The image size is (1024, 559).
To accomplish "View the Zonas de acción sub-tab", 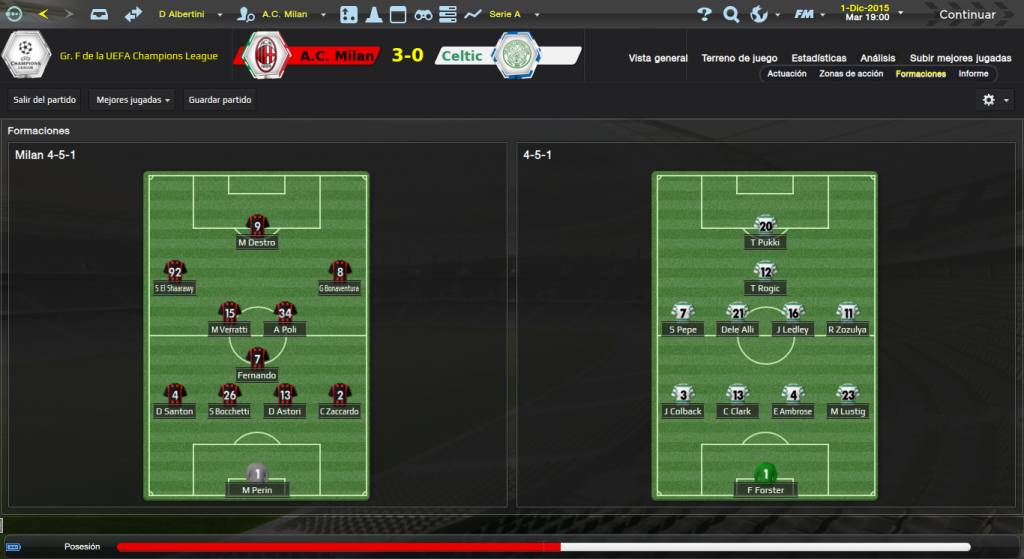I will coord(851,74).
